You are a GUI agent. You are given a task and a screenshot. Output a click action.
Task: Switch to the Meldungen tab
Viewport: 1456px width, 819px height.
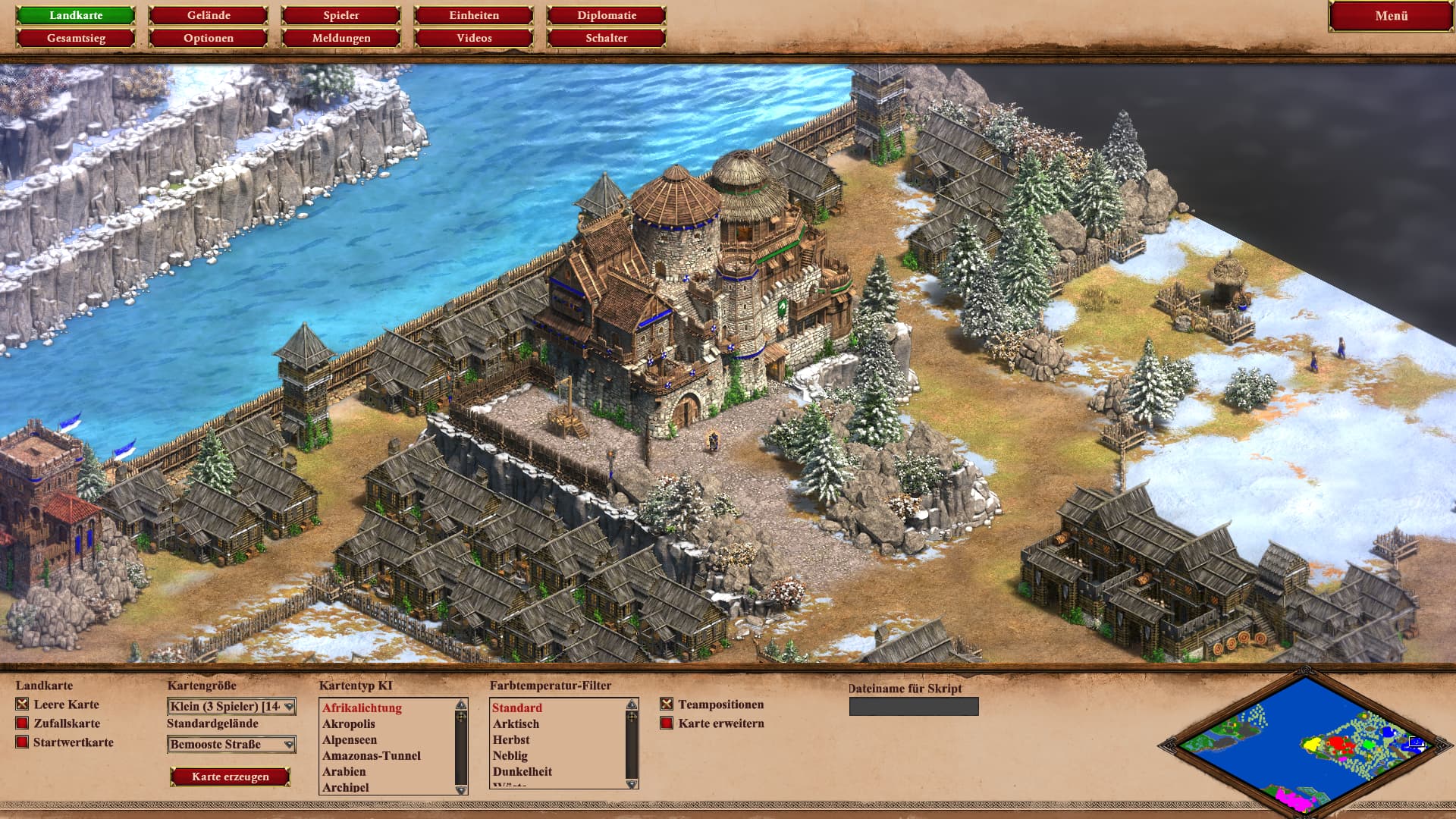point(341,38)
